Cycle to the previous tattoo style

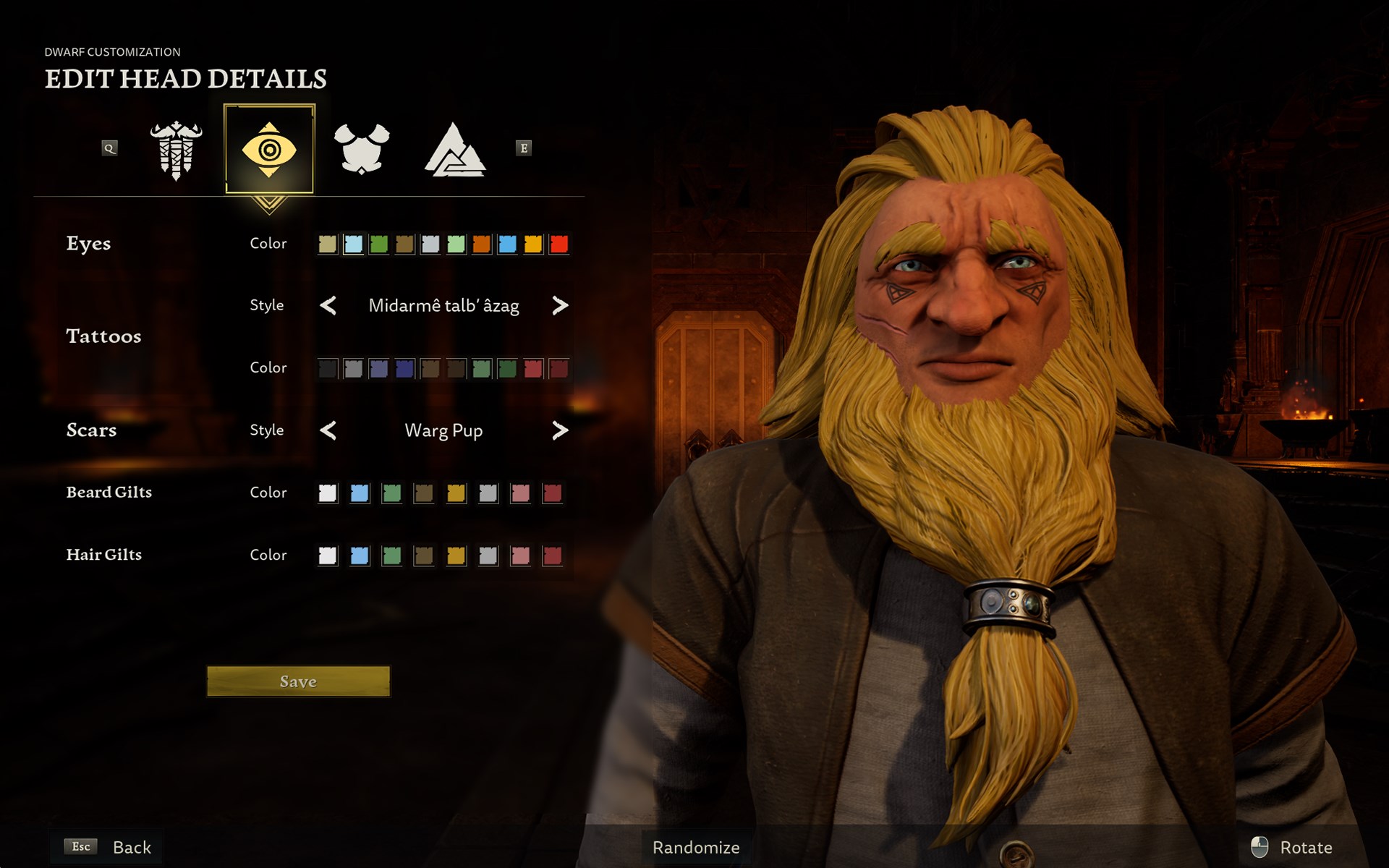[x=328, y=306]
